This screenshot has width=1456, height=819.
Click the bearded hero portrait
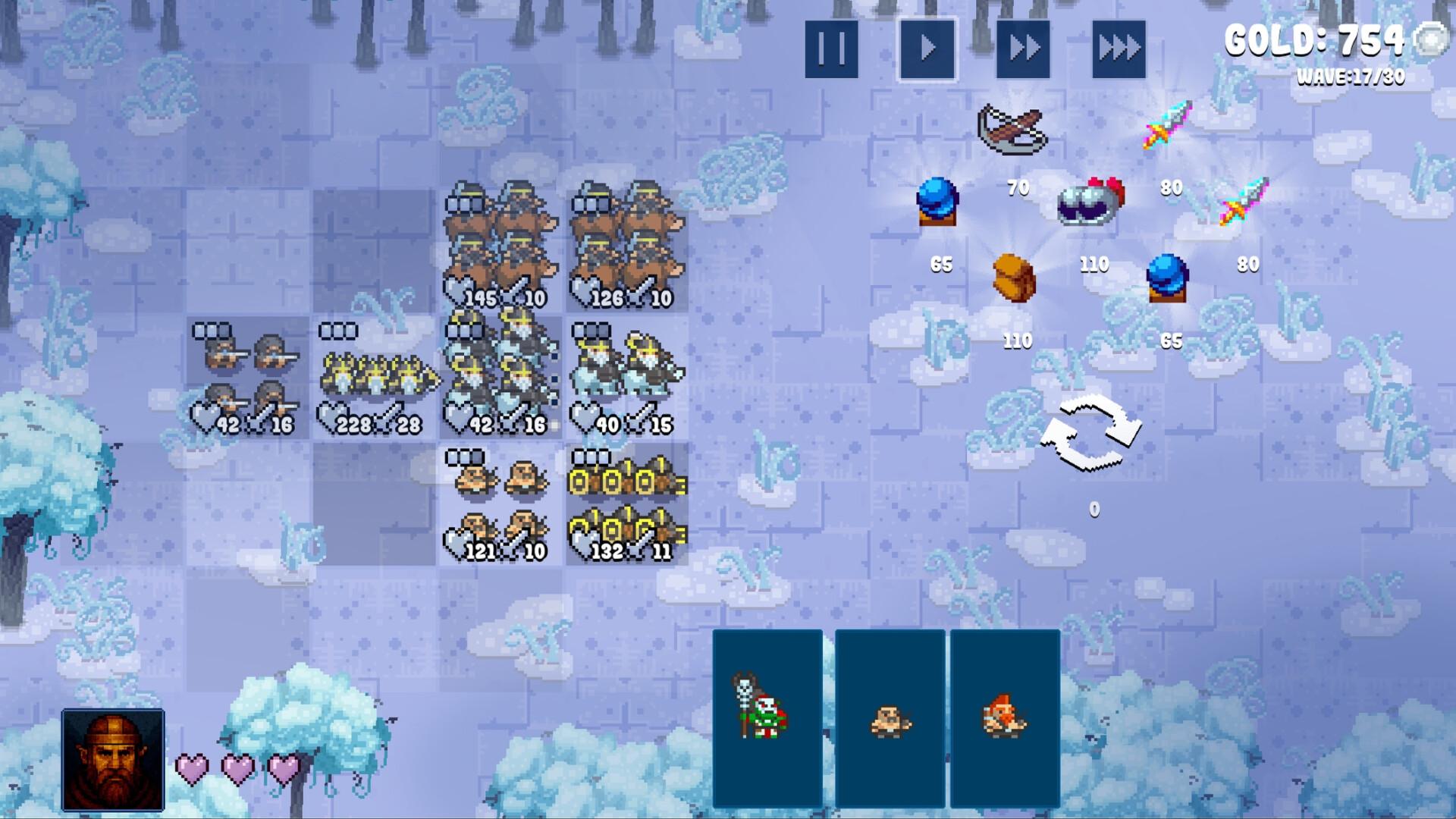pos(113,759)
